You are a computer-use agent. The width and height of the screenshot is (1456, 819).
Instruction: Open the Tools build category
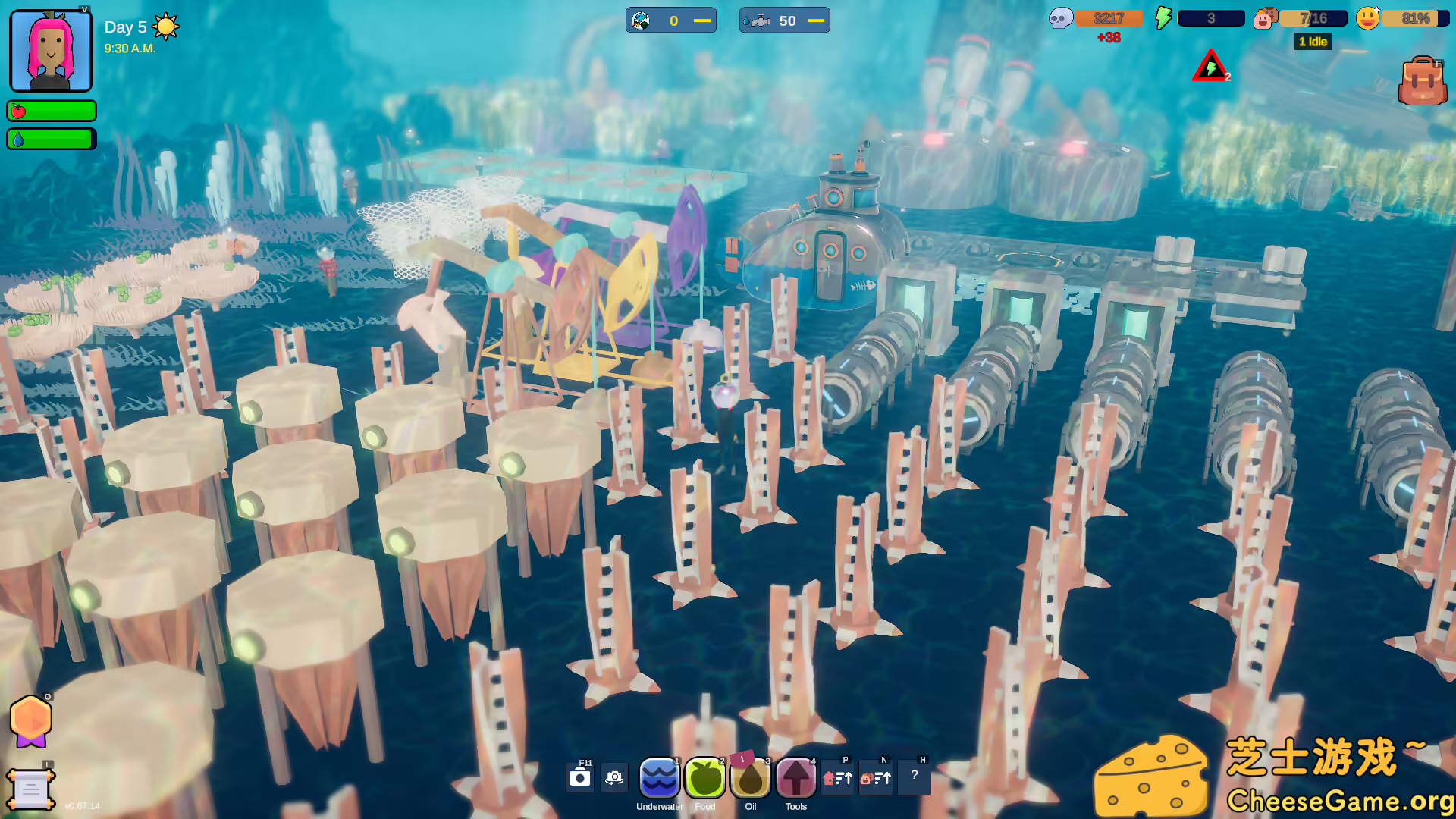[795, 777]
